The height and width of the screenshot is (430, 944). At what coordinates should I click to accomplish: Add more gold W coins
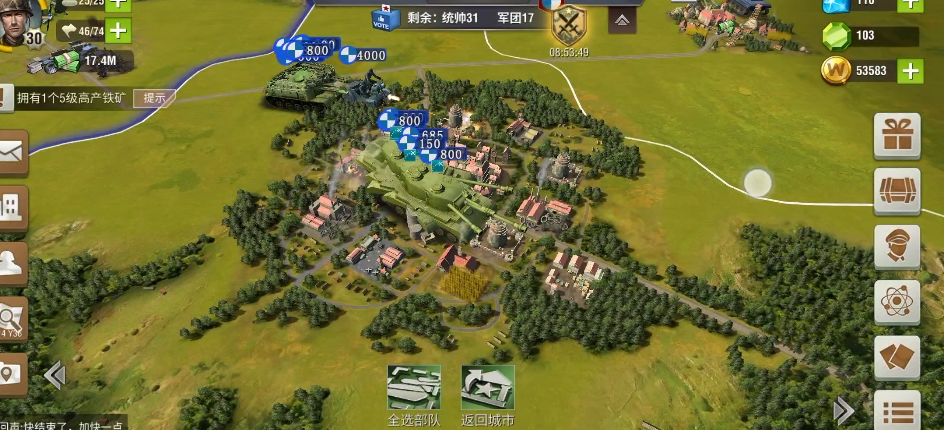pyautogui.click(x=910, y=70)
